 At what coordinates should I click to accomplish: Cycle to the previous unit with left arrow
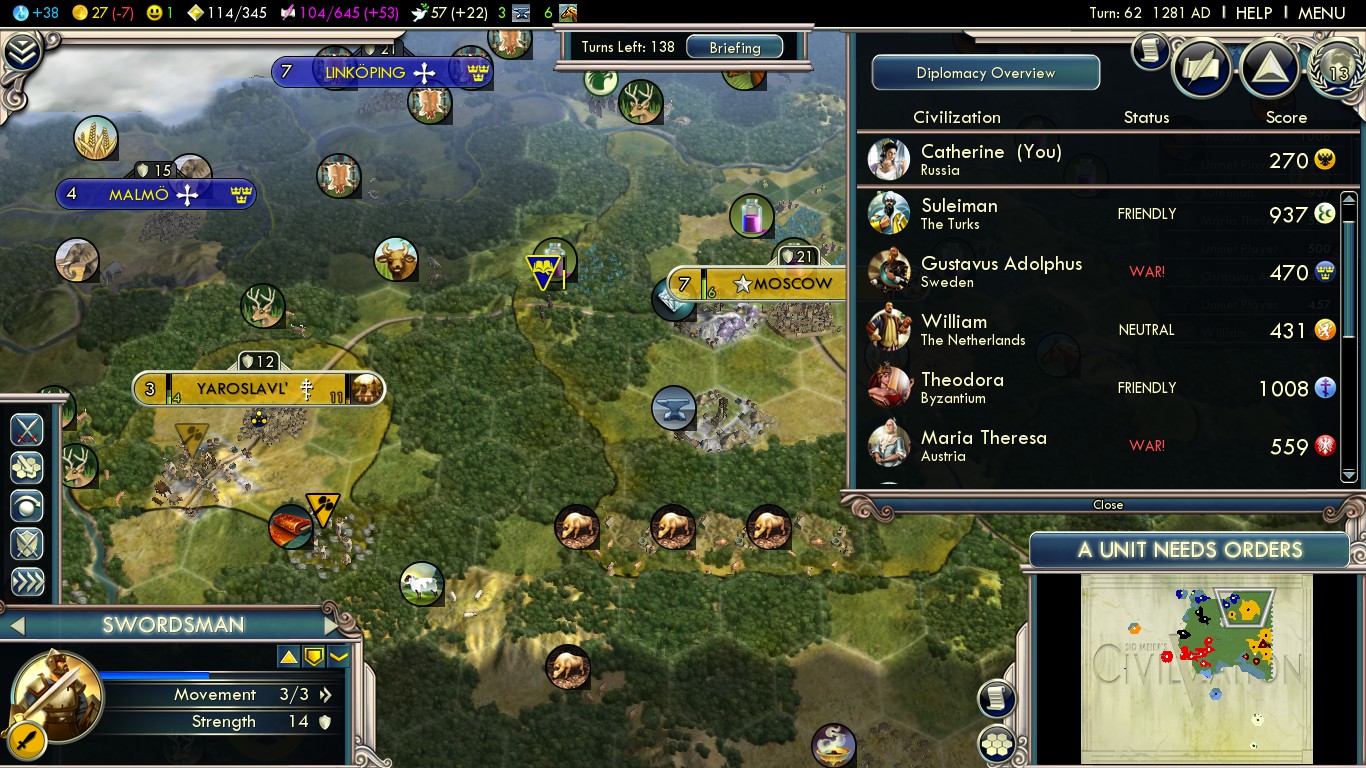(x=16, y=626)
